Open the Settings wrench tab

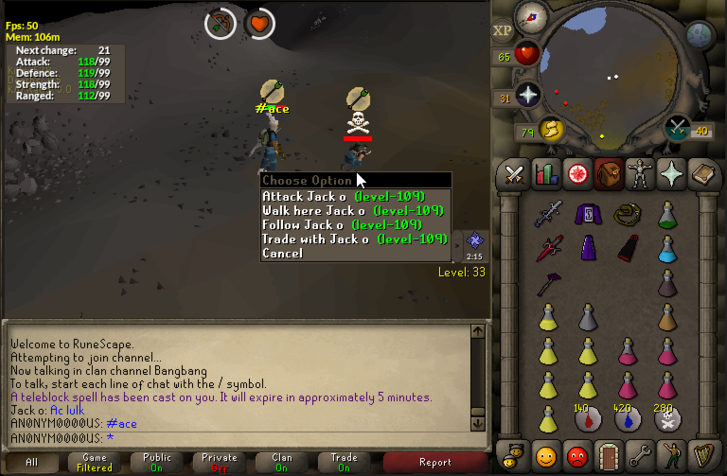[640, 456]
